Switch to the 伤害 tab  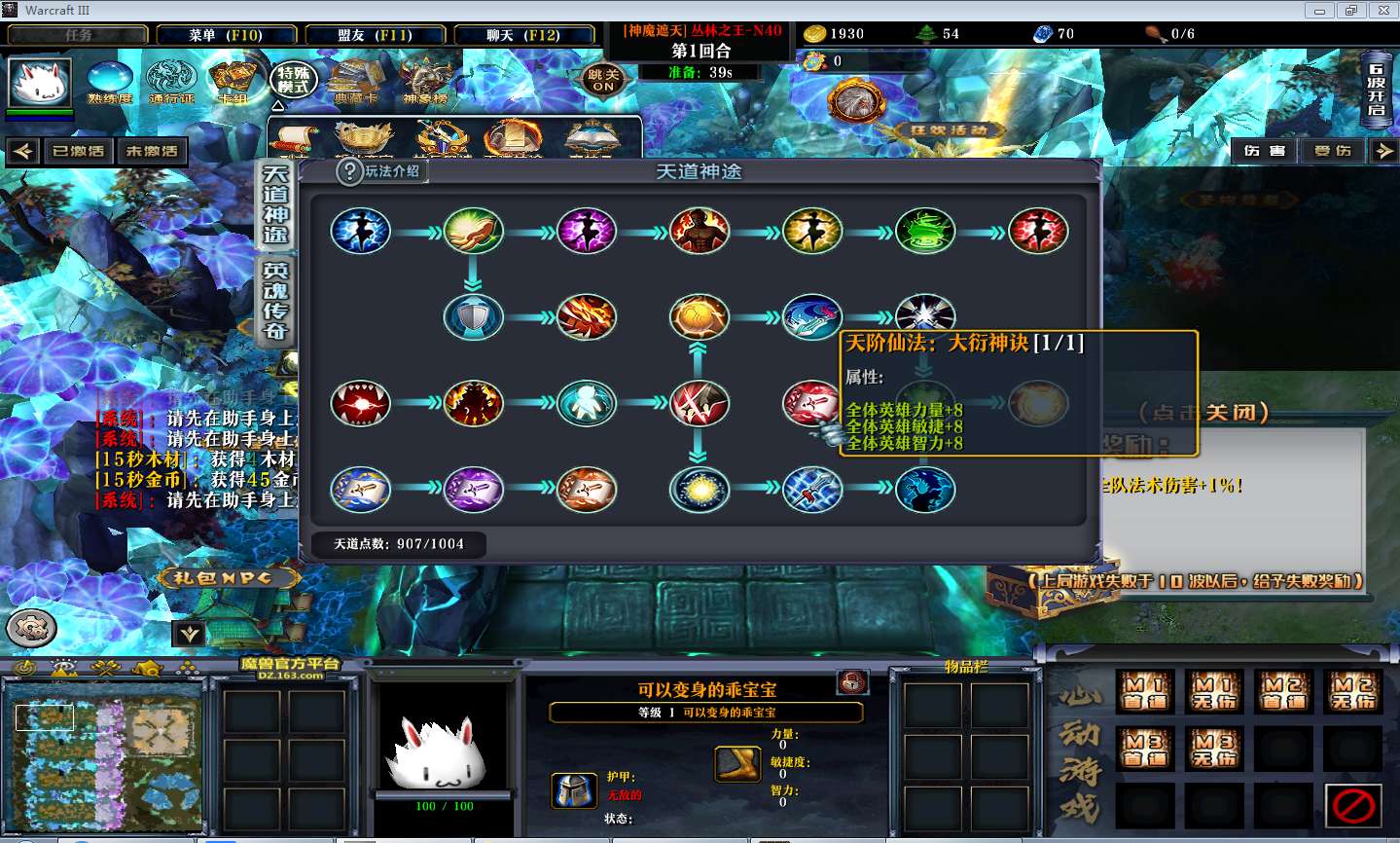tap(1264, 151)
